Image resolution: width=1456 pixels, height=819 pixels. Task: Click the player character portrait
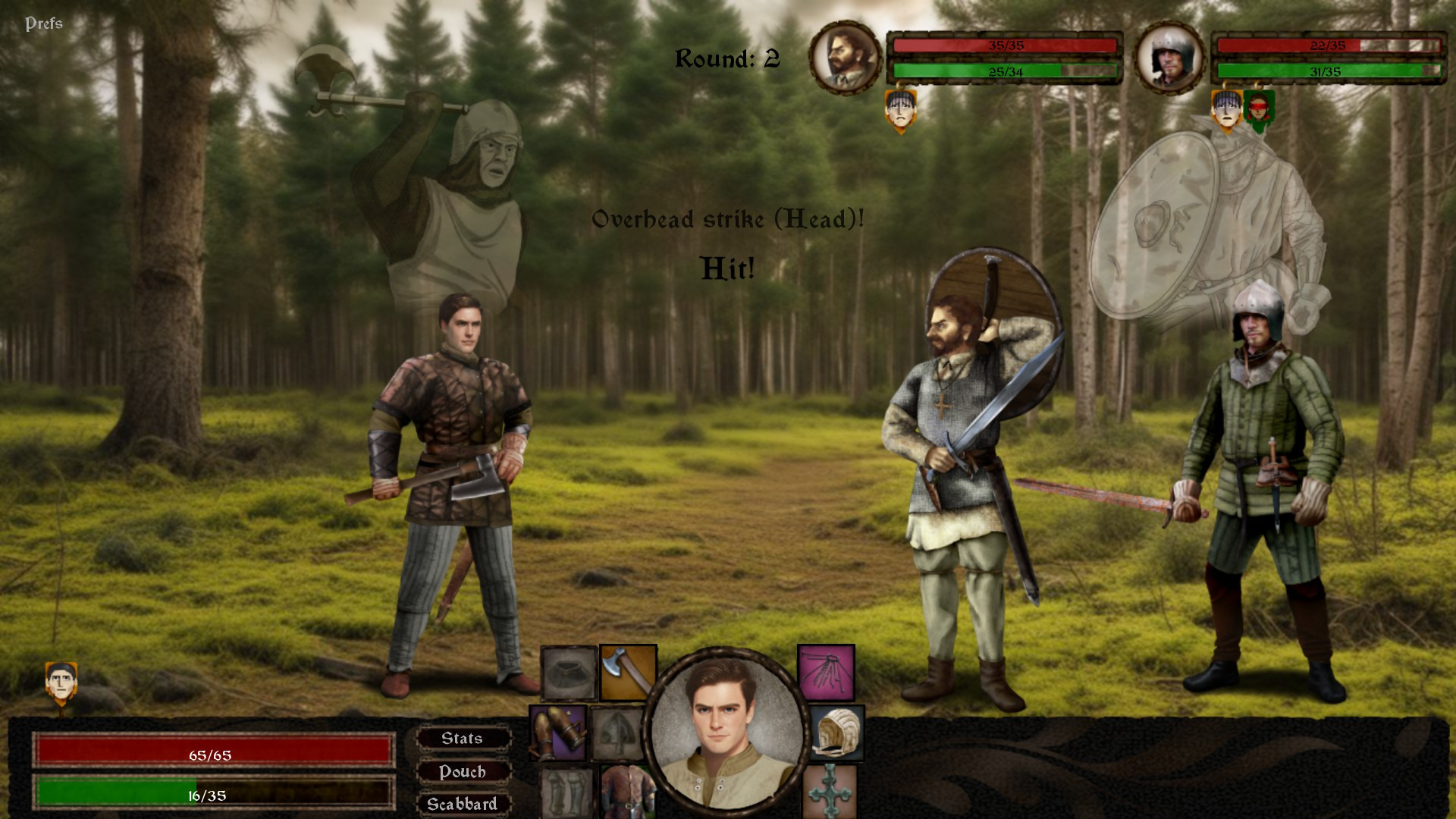pos(726,730)
